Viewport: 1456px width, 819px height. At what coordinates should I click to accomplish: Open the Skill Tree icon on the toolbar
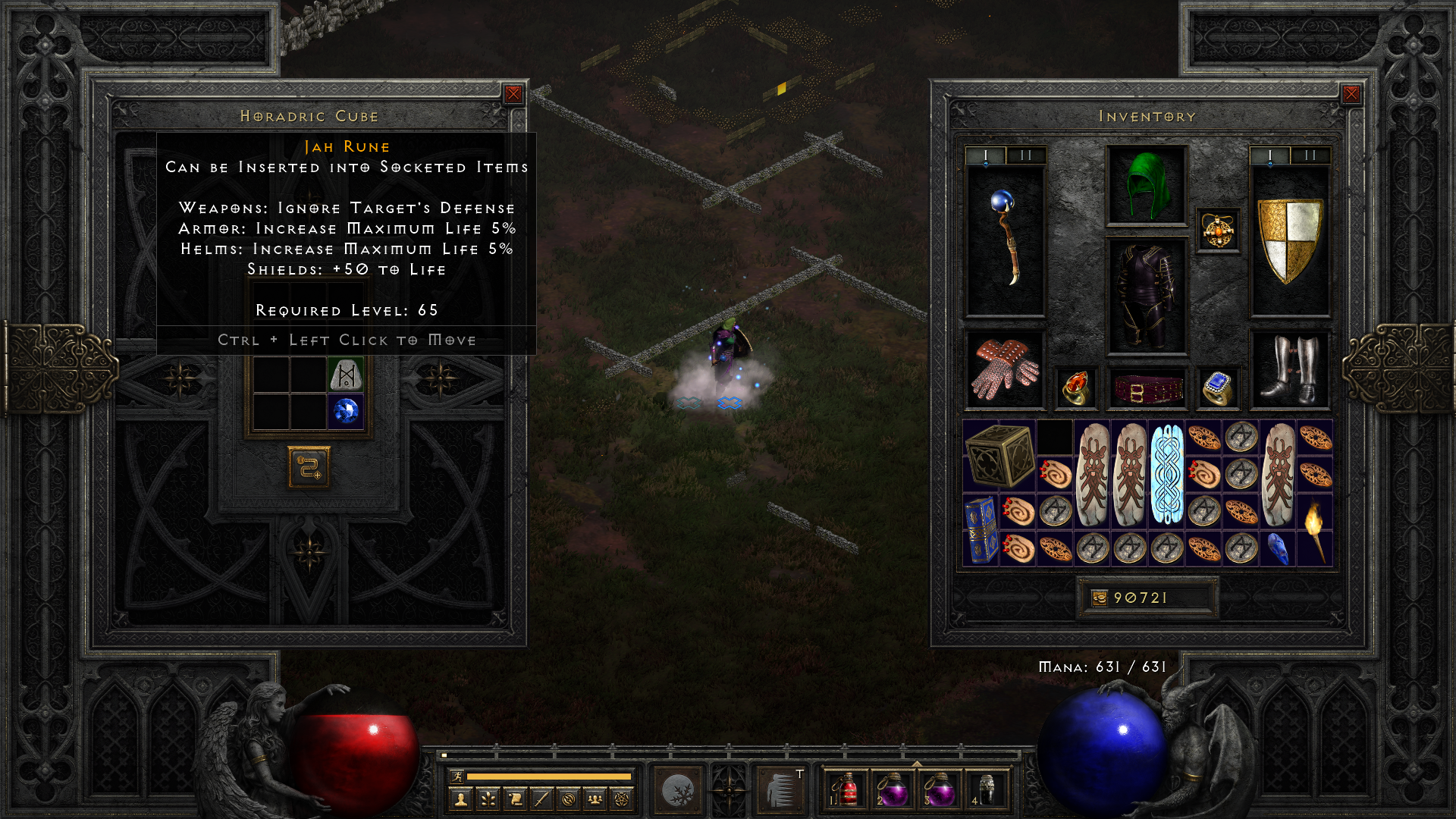tap(487, 798)
